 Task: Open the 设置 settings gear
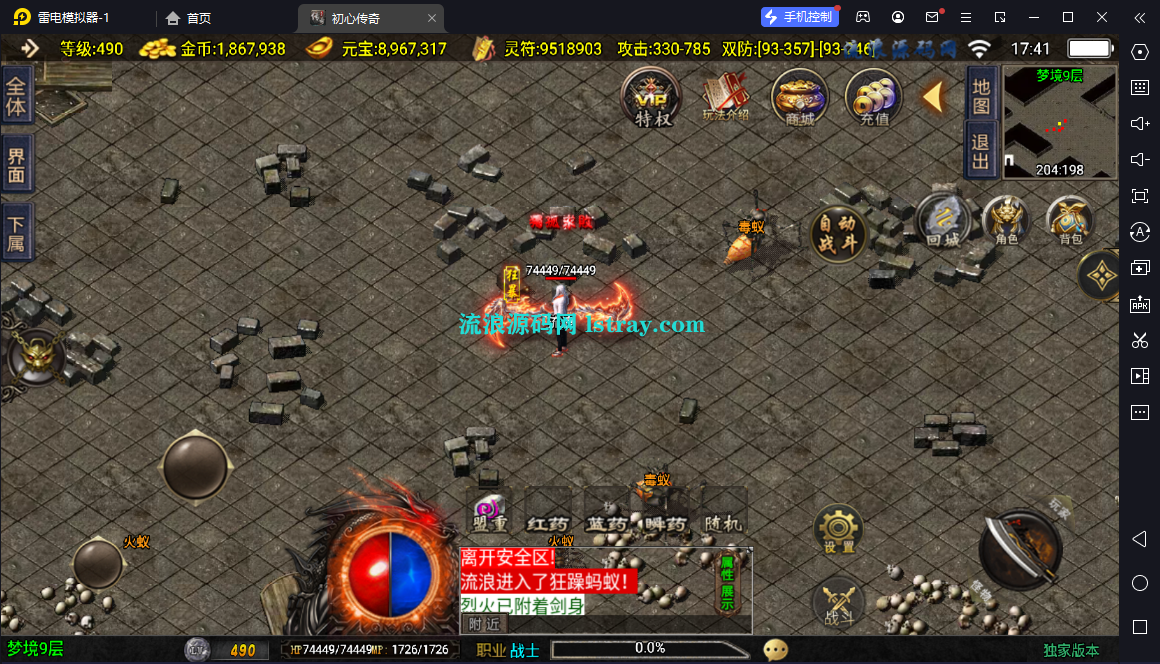tap(838, 530)
